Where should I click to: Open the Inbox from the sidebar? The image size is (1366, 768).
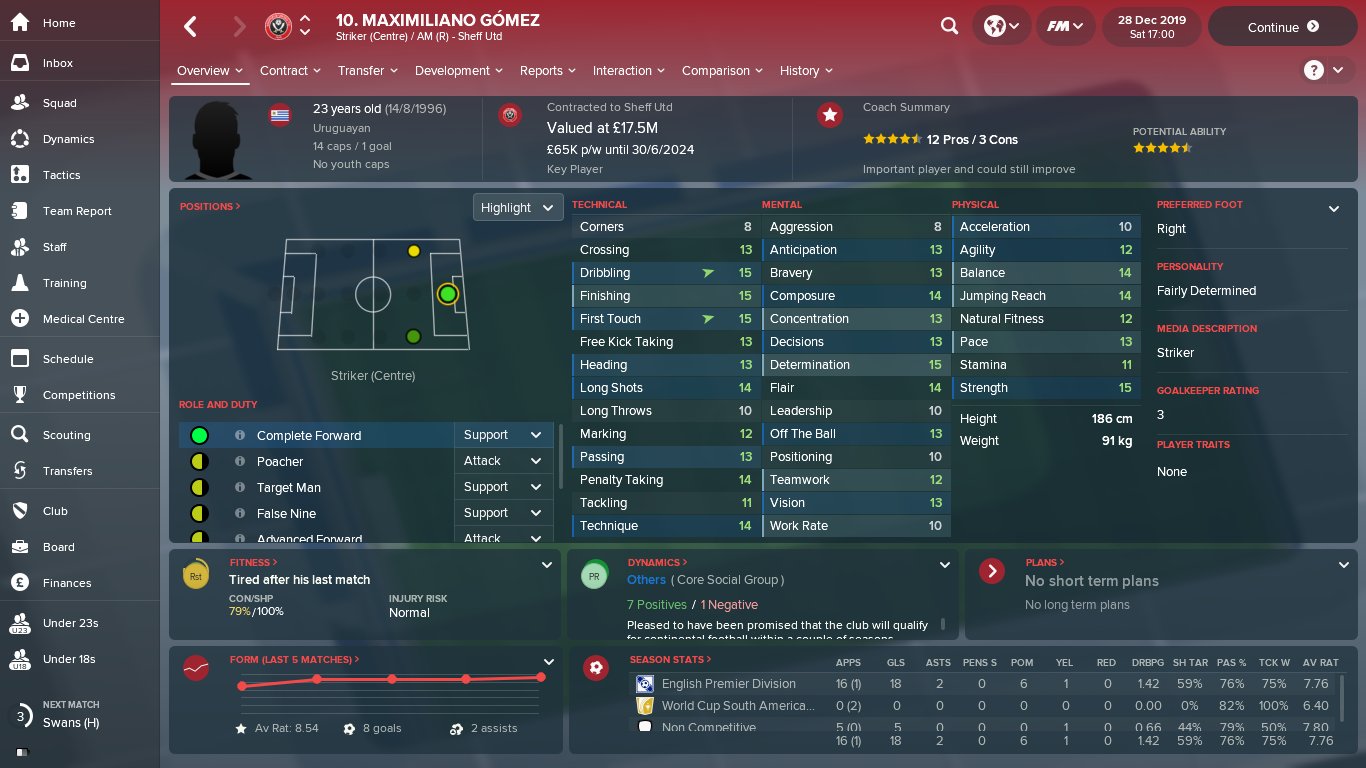click(58, 63)
